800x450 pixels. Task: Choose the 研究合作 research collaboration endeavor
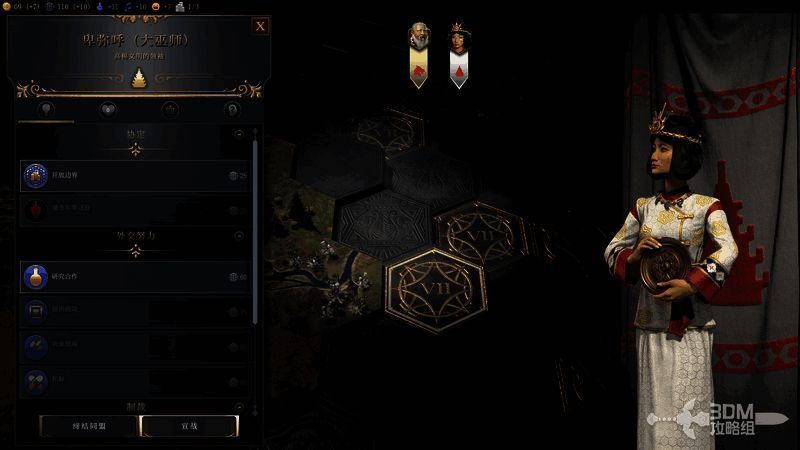pyautogui.click(x=134, y=277)
